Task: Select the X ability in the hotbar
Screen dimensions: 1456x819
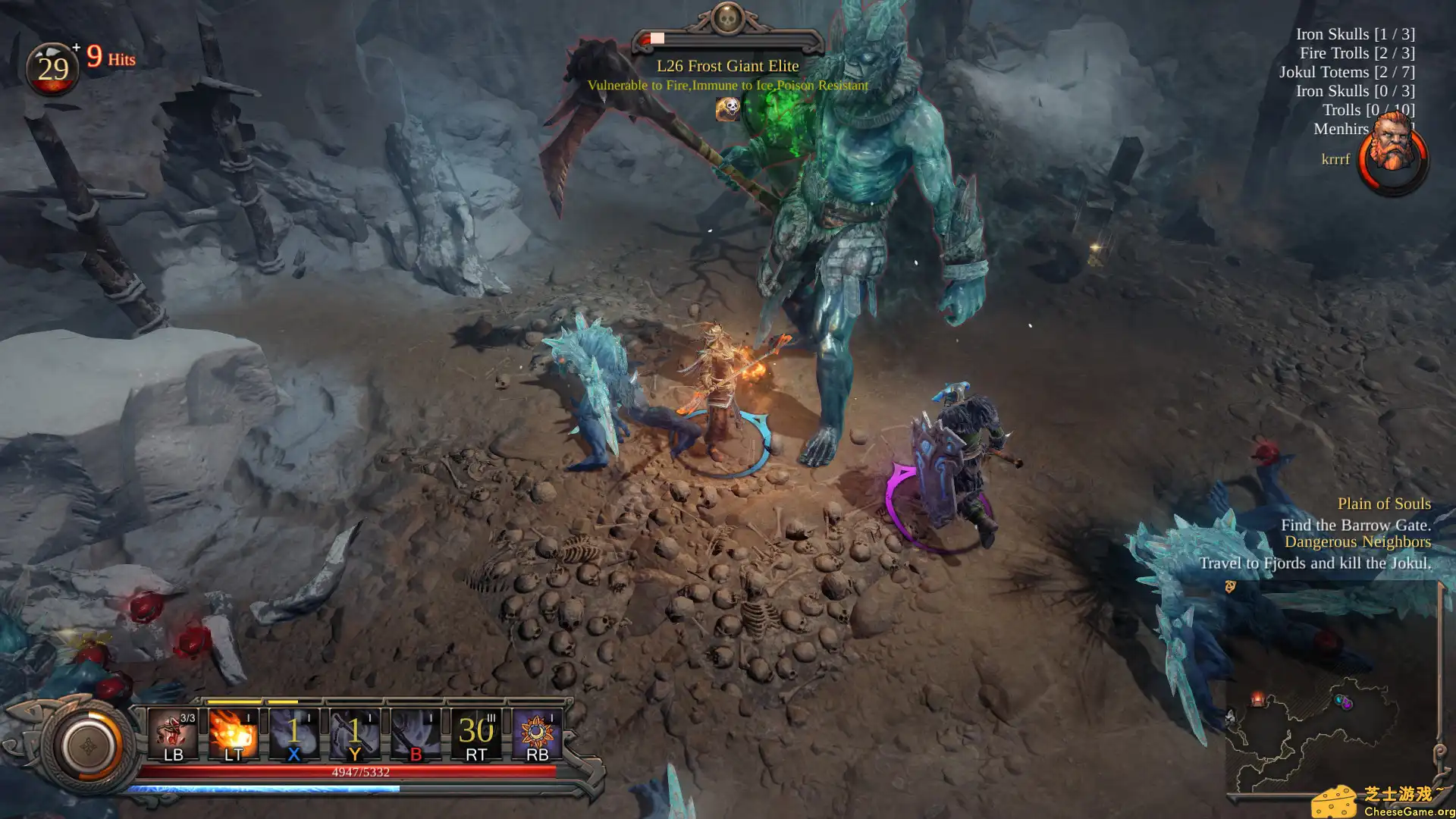Action: [293, 732]
